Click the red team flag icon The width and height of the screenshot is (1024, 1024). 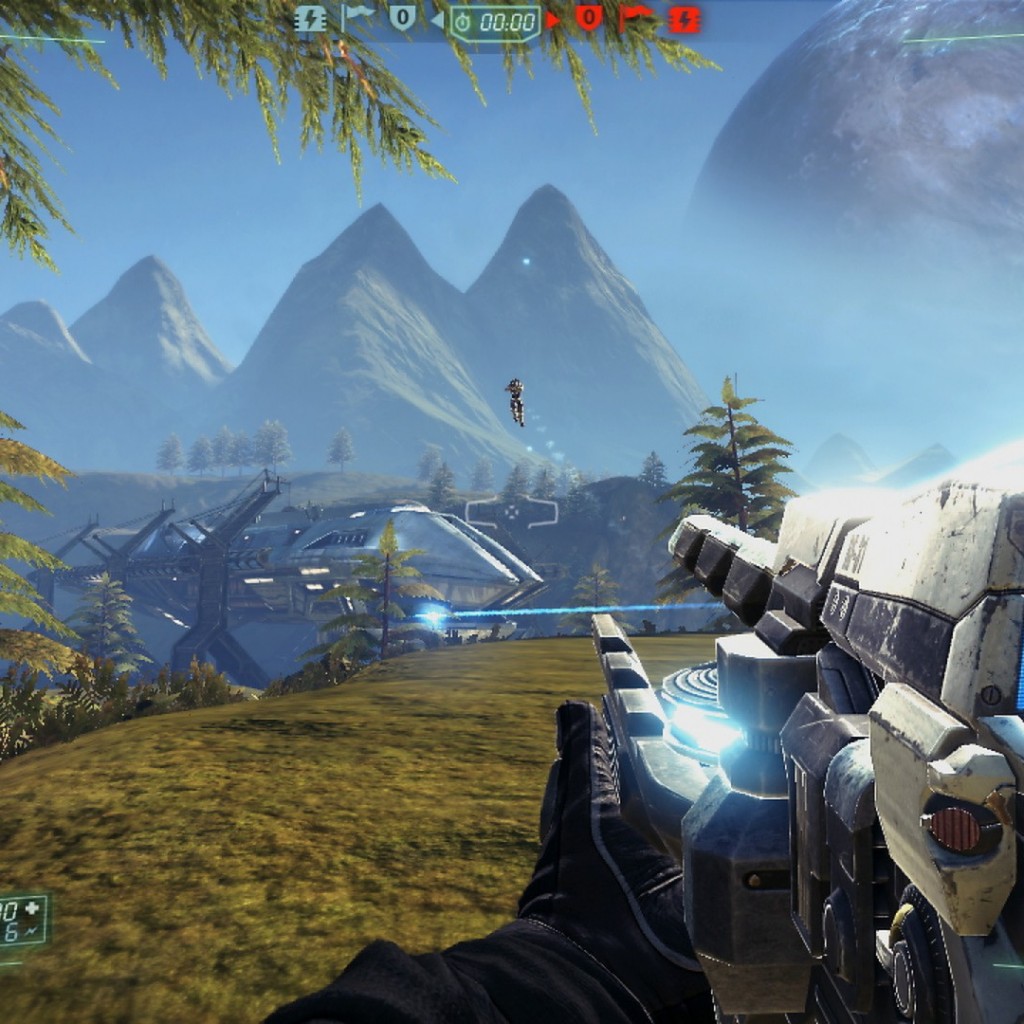tap(636, 18)
